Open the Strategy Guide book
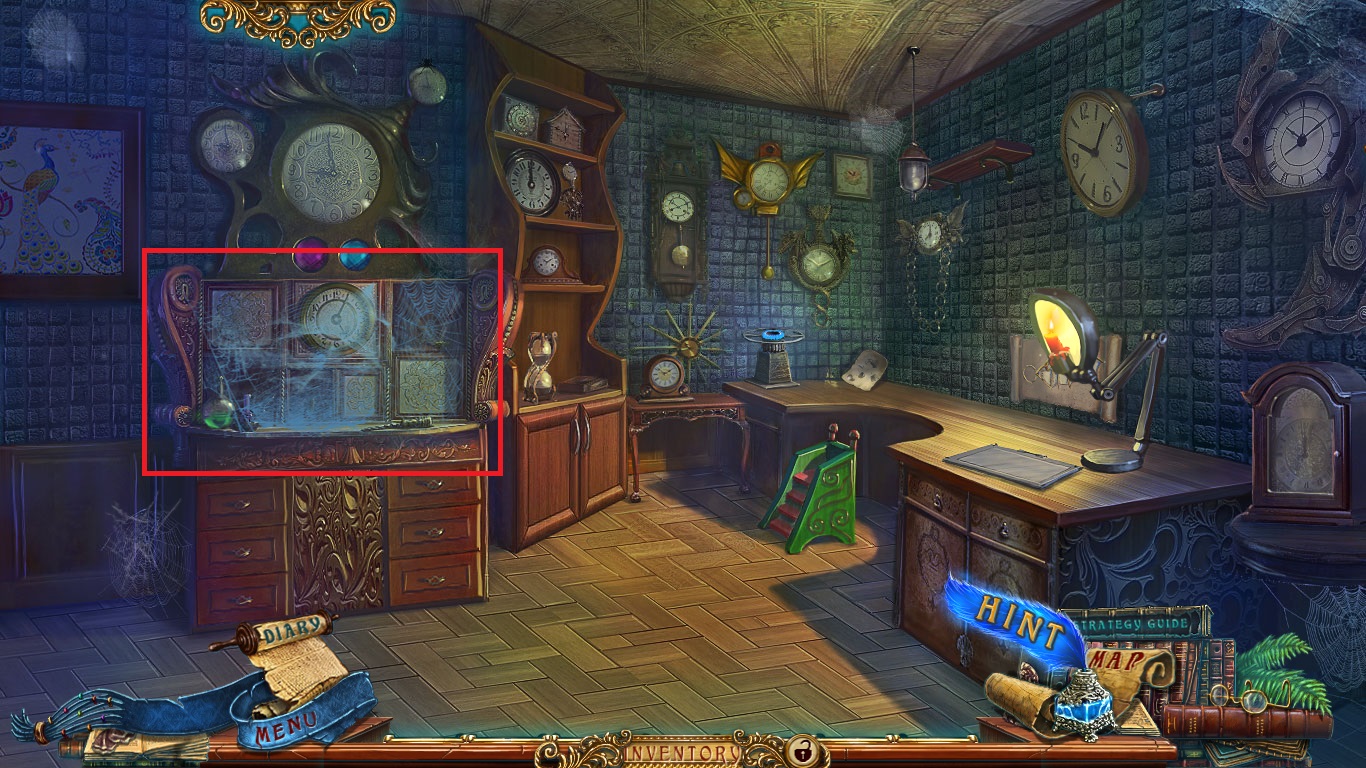 (1136, 624)
